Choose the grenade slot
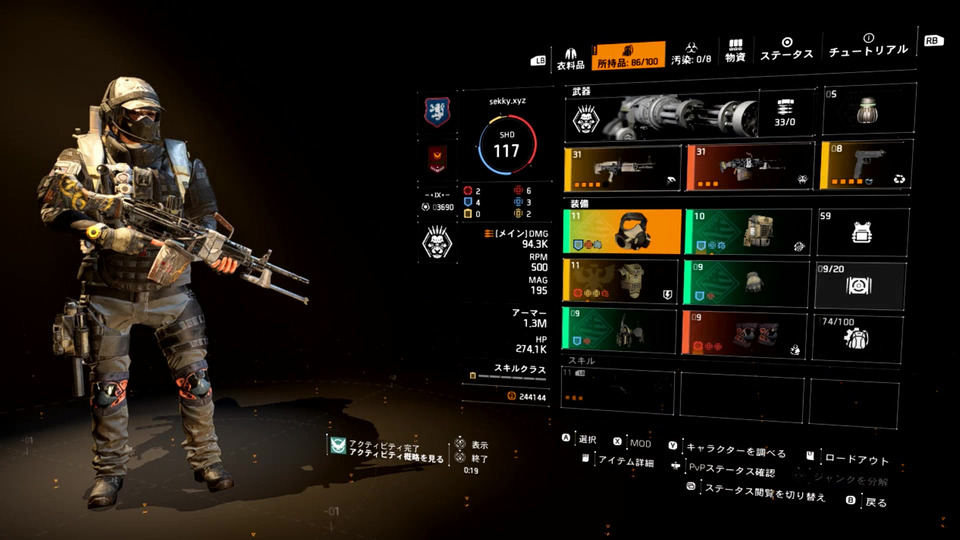Screen dimensions: 960x540 coord(868,112)
